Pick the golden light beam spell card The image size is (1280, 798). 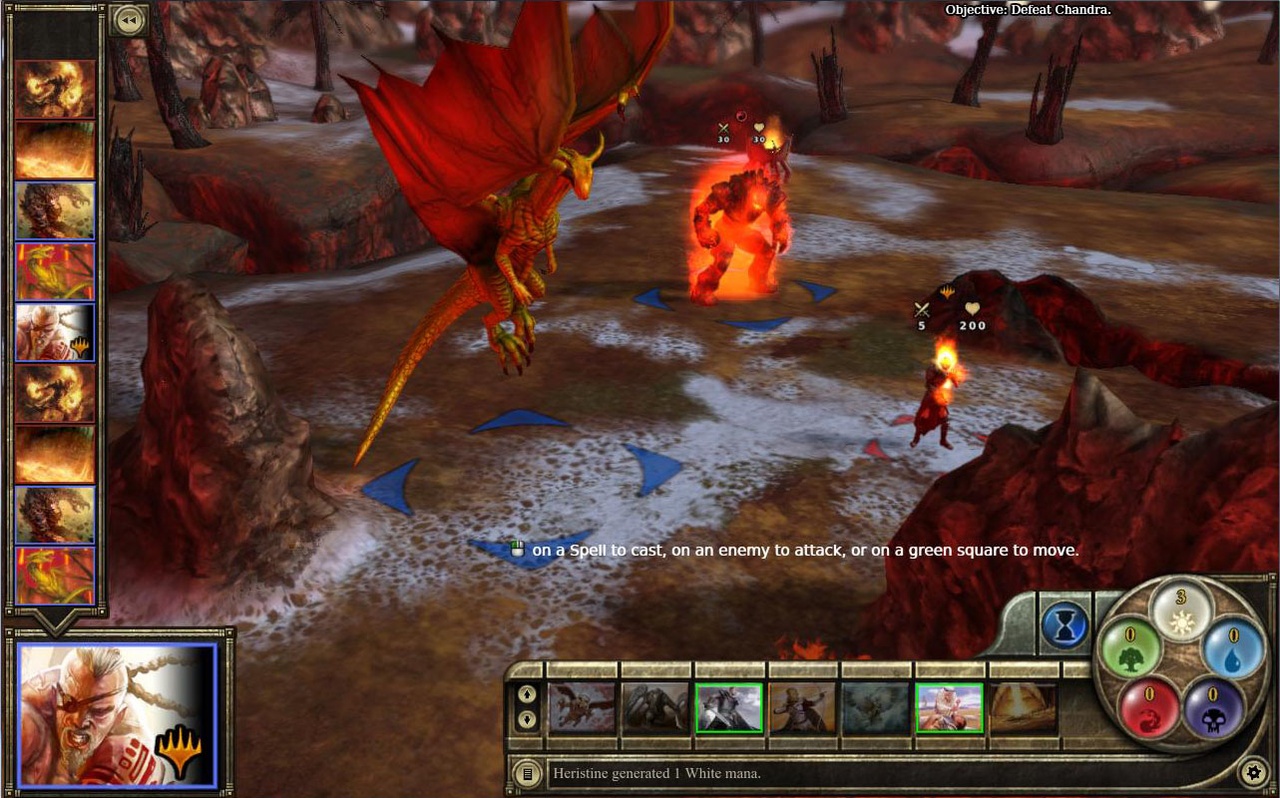[1023, 708]
